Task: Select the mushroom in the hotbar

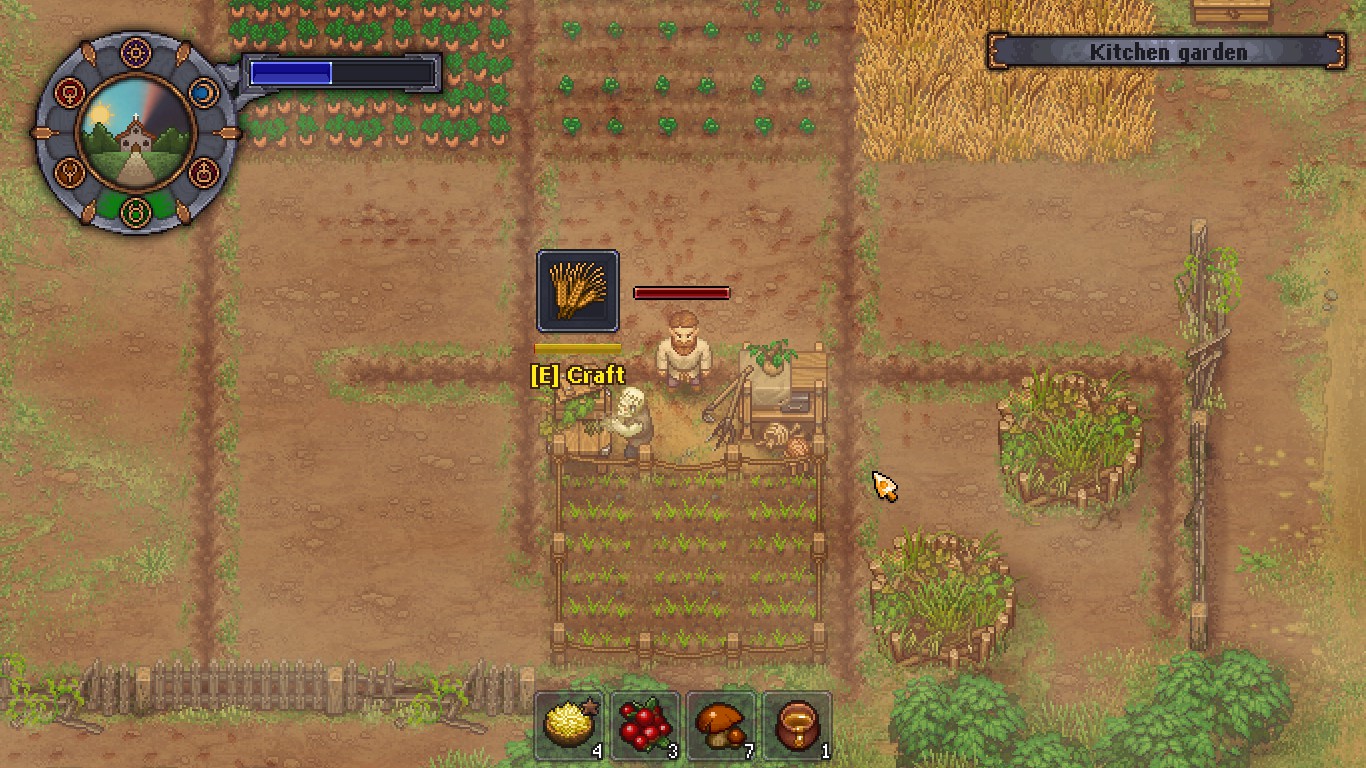Action: tap(721, 722)
